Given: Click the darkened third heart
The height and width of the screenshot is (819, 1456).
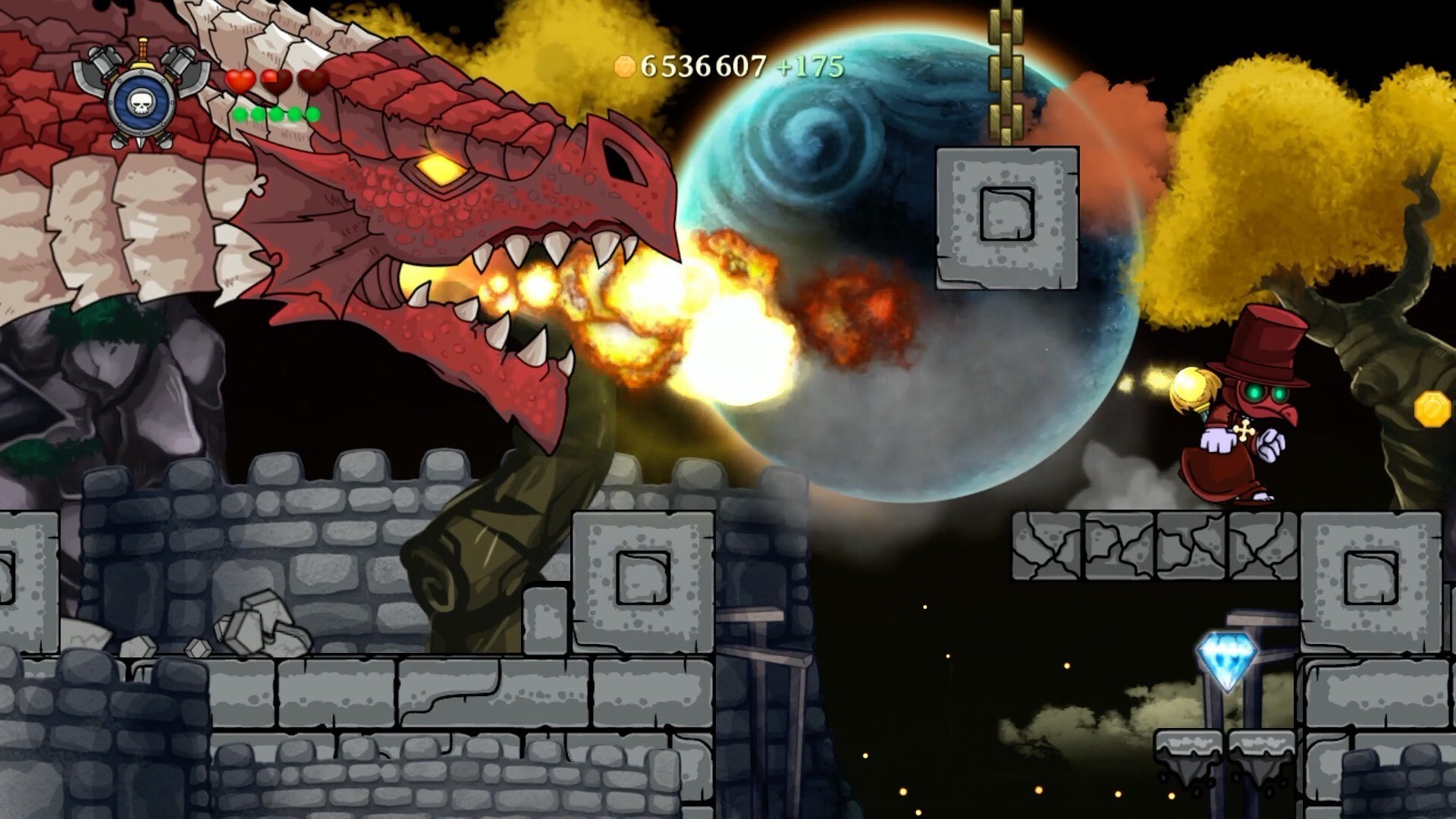Looking at the screenshot, I should coord(312,82).
